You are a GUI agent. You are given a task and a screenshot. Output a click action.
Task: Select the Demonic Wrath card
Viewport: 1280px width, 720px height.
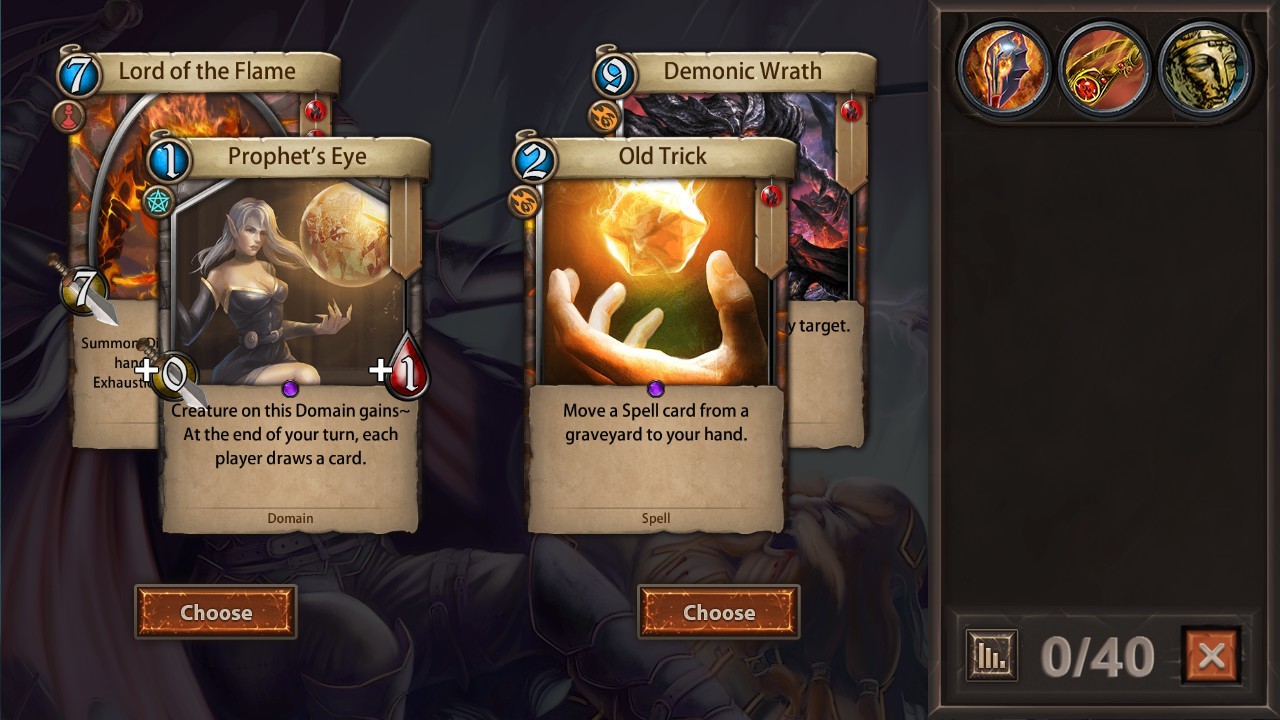(745, 71)
